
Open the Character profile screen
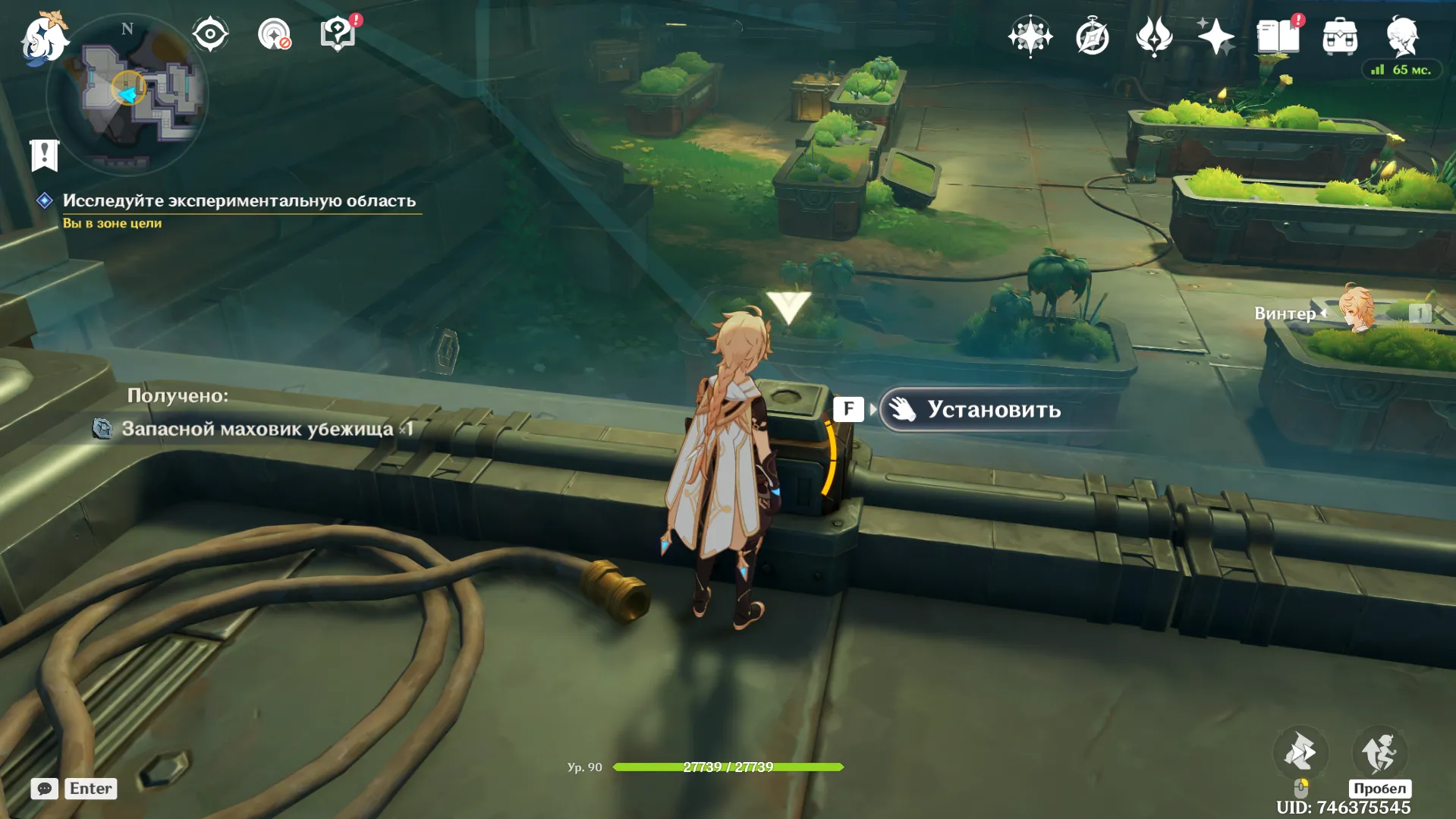pyautogui.click(x=1402, y=36)
